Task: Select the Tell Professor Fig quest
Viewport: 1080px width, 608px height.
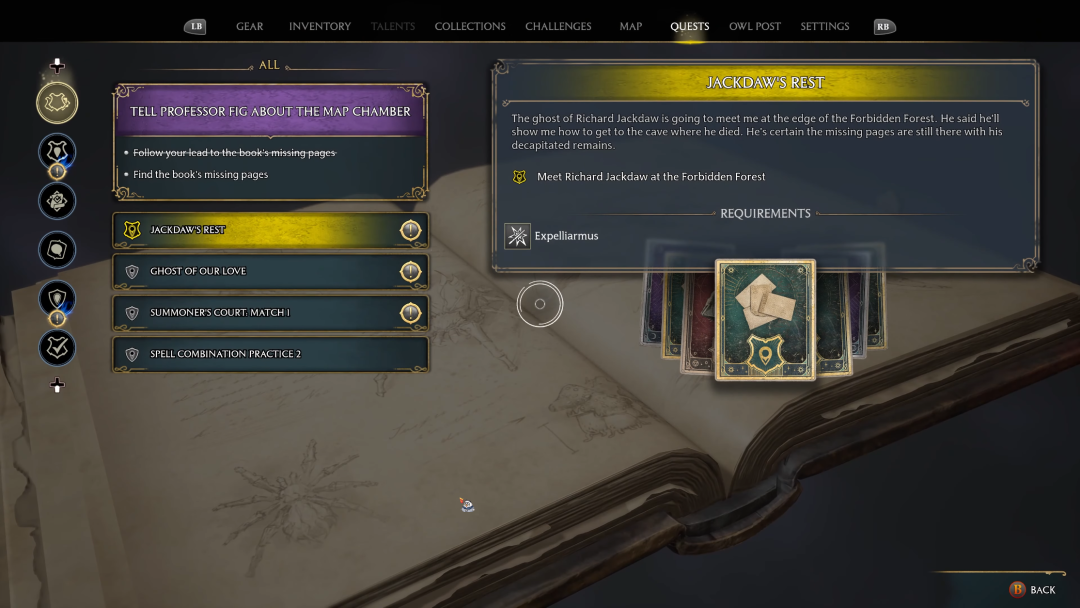Action: [x=270, y=112]
